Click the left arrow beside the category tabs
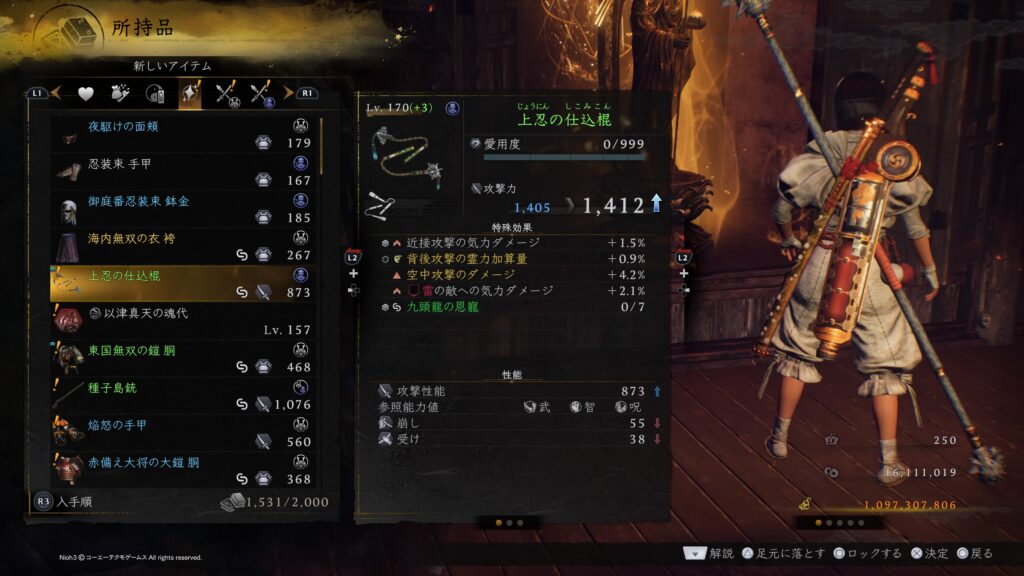 pos(56,93)
